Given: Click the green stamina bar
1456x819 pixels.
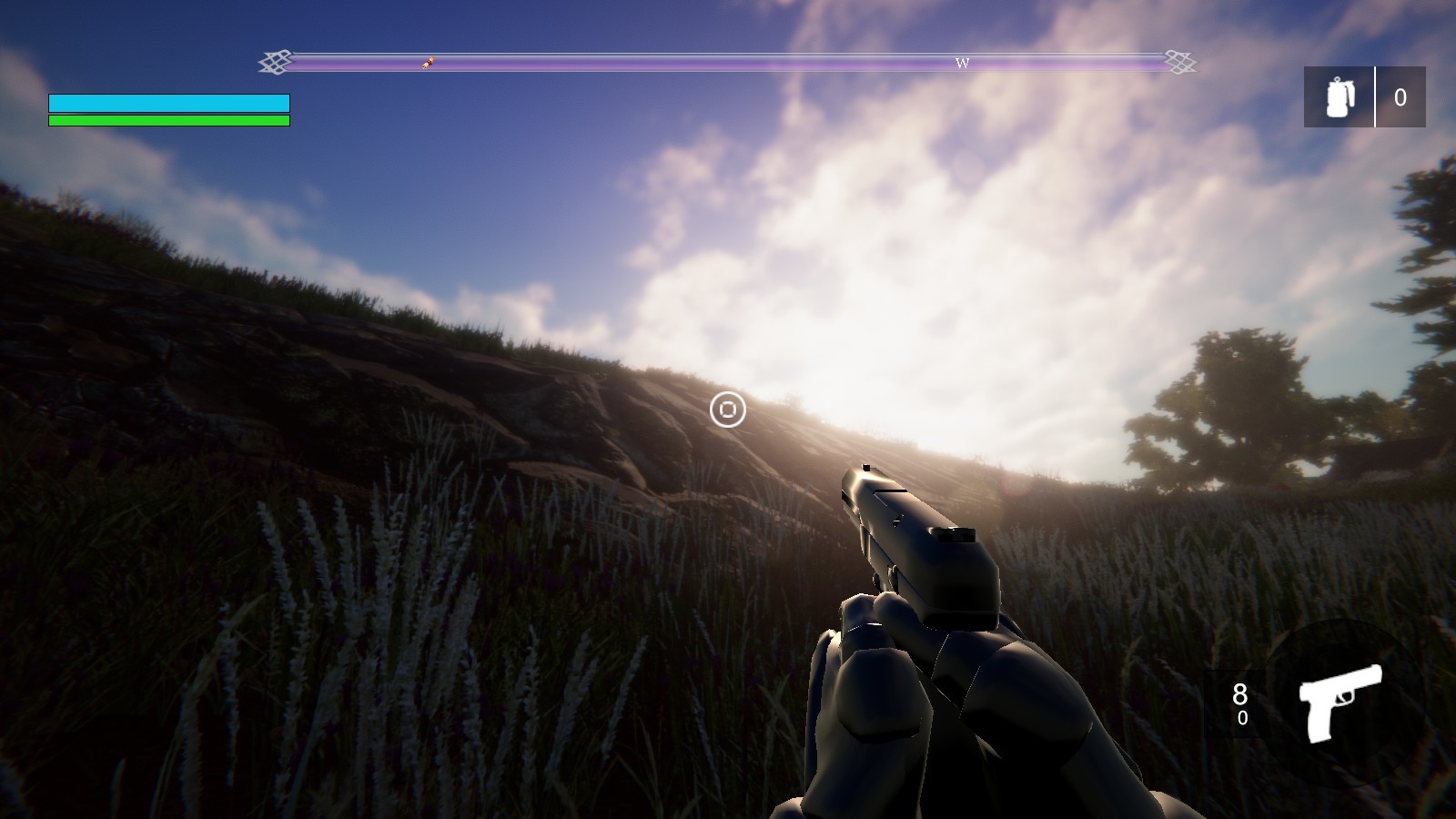Looking at the screenshot, I should click(168, 119).
